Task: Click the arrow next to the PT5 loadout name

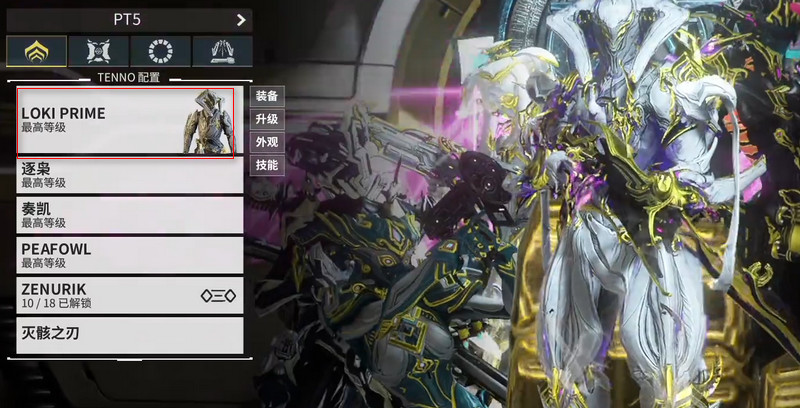Action: [241, 19]
